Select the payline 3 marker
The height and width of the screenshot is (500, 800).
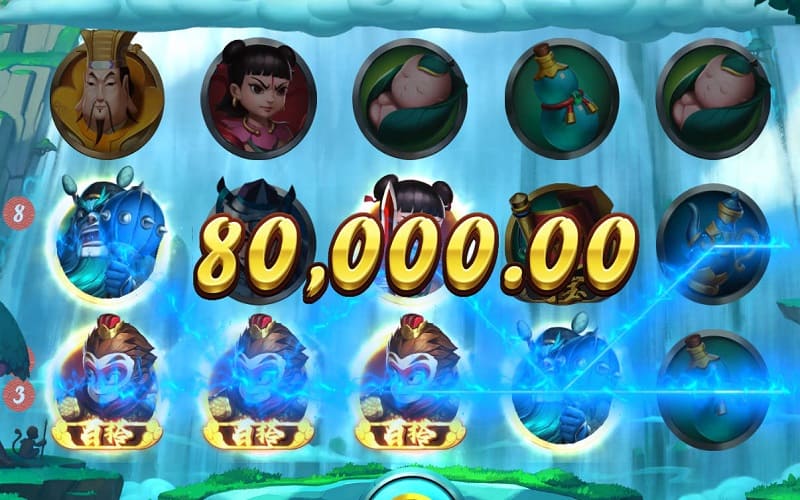[17, 394]
